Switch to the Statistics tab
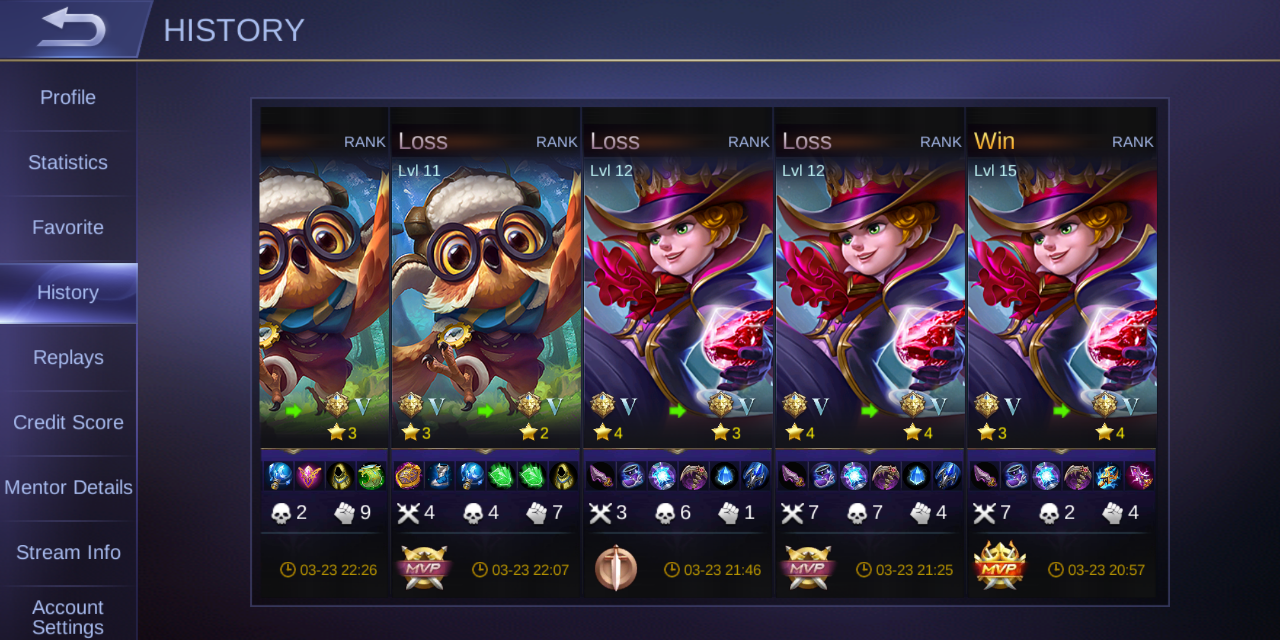This screenshot has width=1280, height=640. pos(68,163)
